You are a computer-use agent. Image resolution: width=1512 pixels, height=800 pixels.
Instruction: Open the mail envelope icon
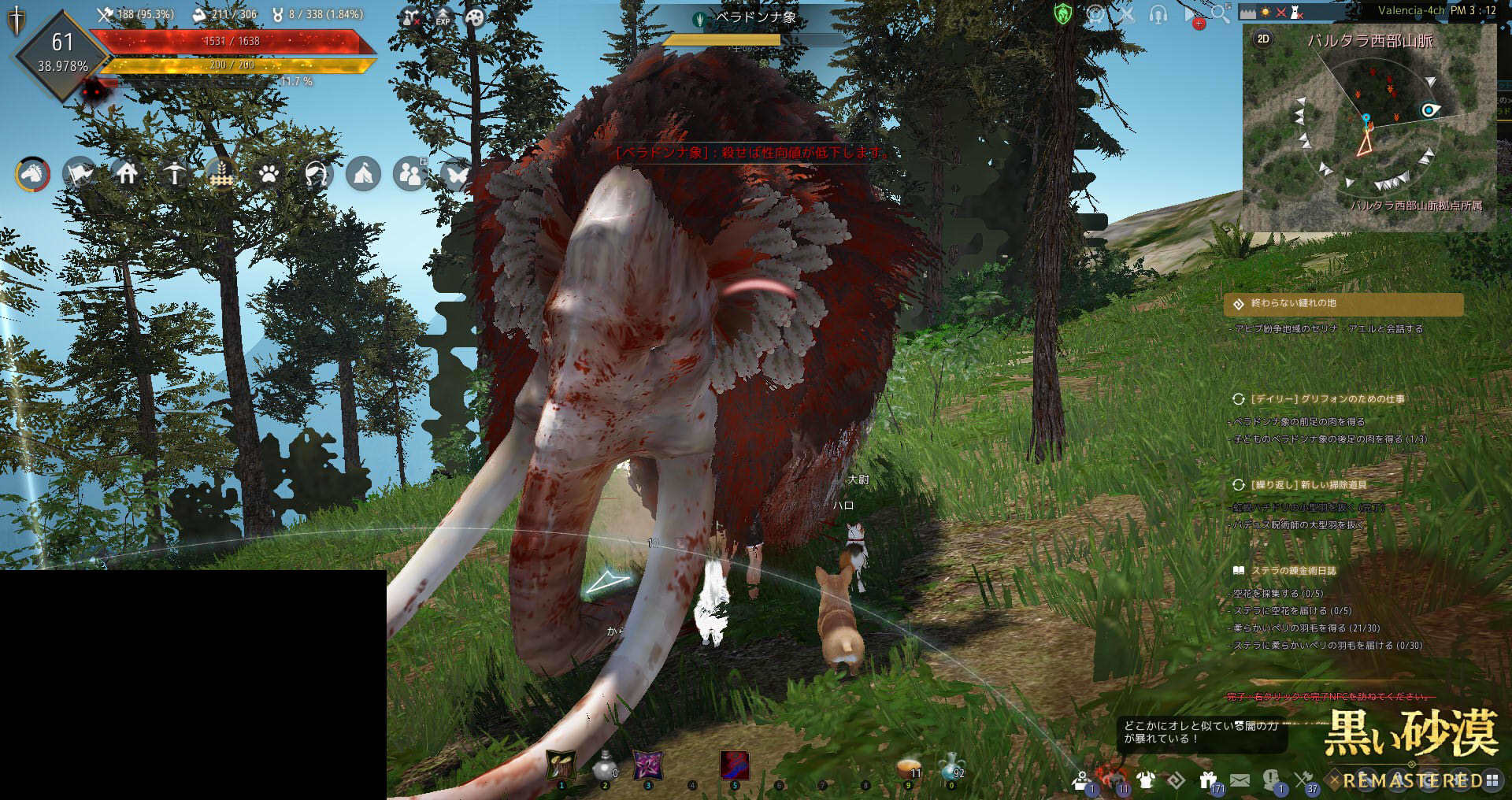1240,780
